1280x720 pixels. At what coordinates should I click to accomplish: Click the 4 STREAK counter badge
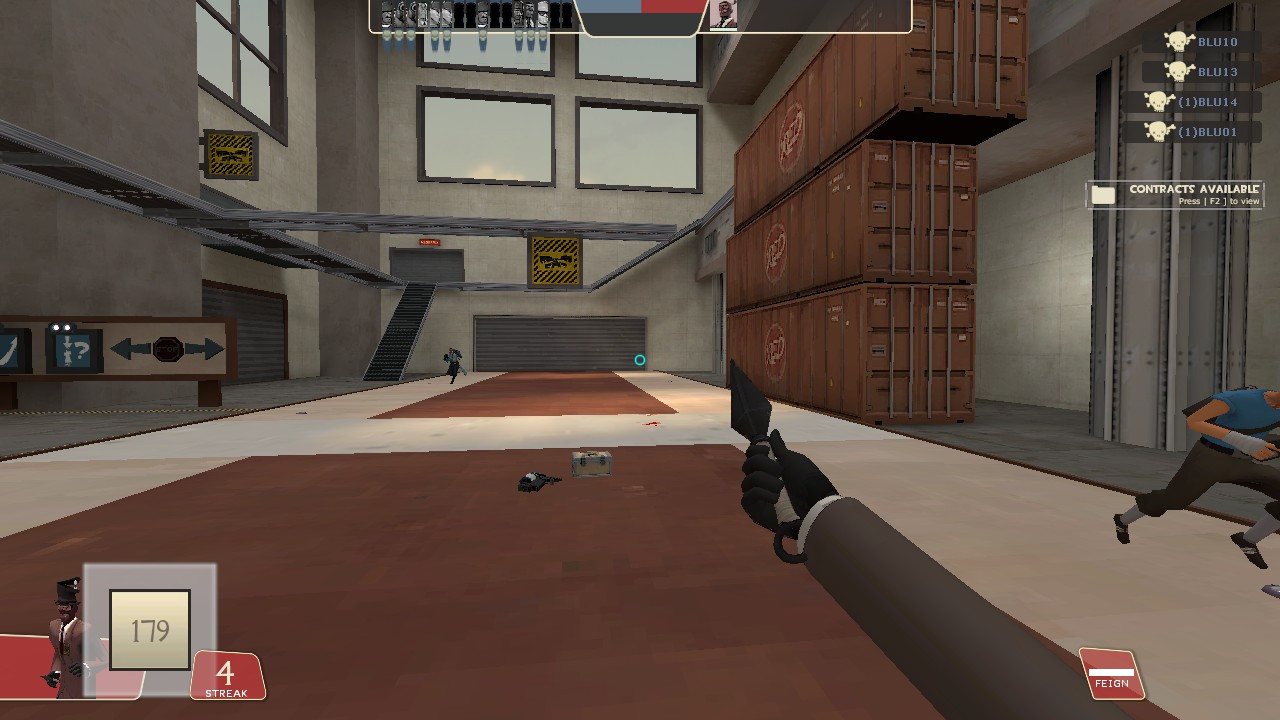(x=227, y=677)
